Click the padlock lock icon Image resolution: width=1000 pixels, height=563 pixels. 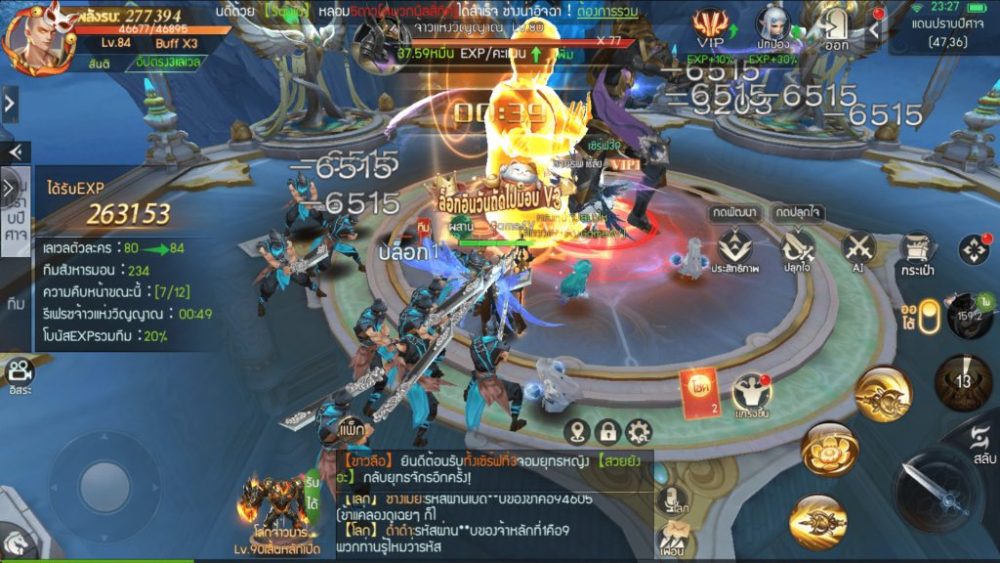(x=607, y=432)
